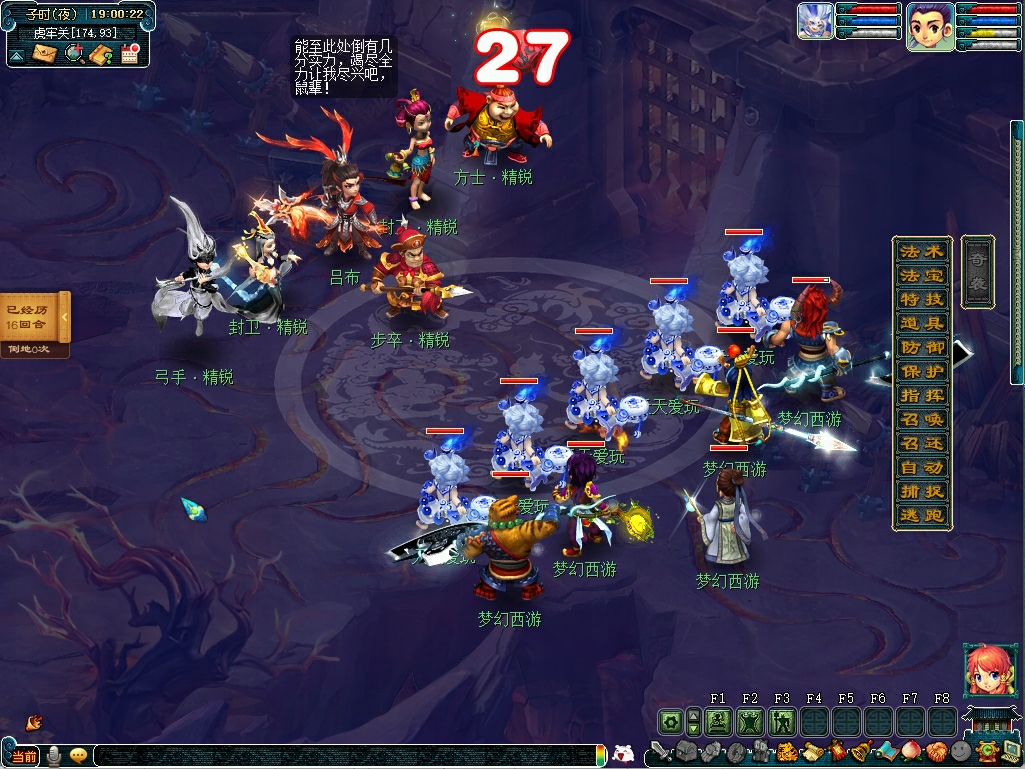Select the 捕捉 capture command
The width and height of the screenshot is (1025, 769).
tap(921, 491)
